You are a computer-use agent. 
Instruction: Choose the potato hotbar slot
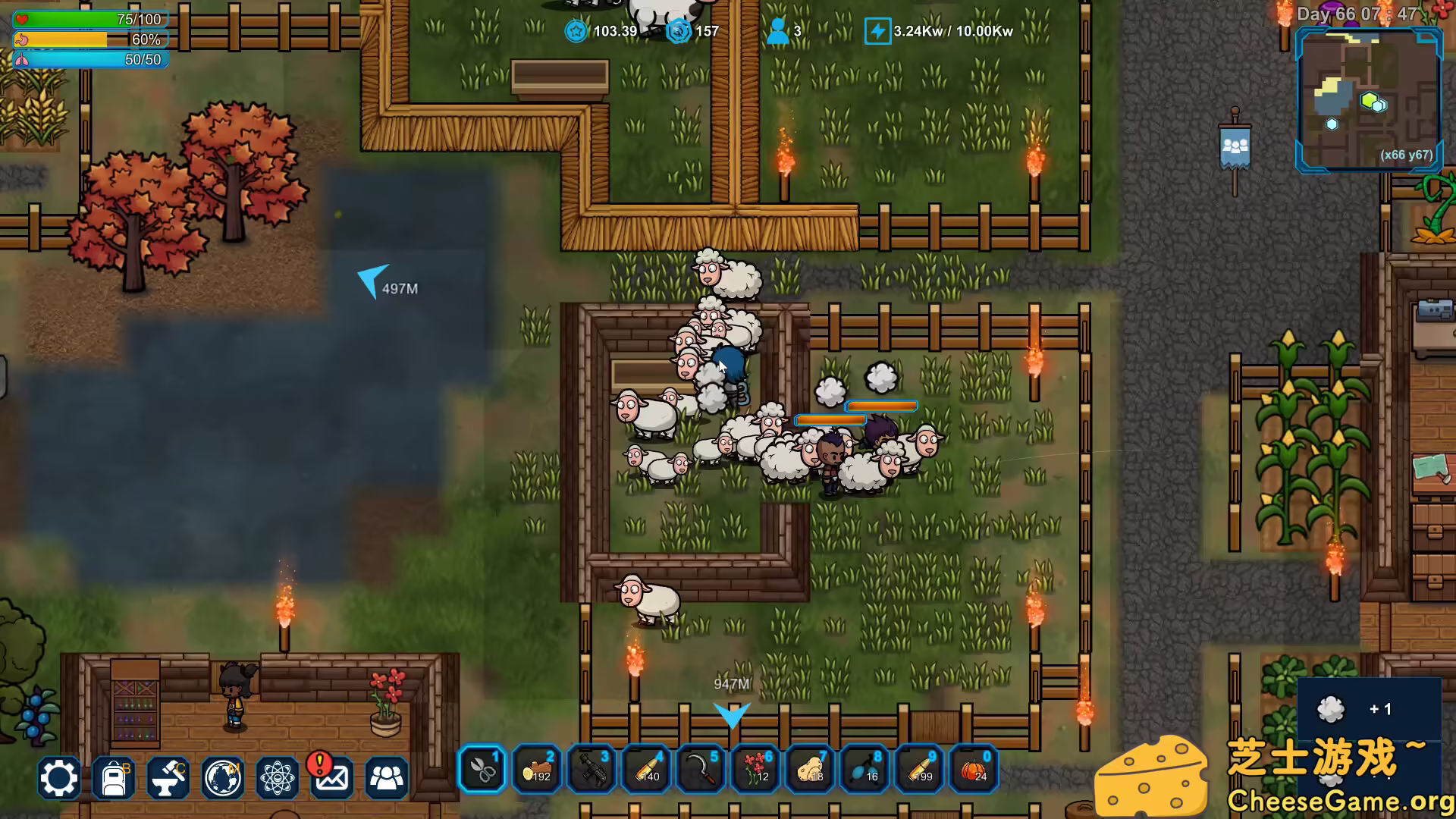coord(810,769)
